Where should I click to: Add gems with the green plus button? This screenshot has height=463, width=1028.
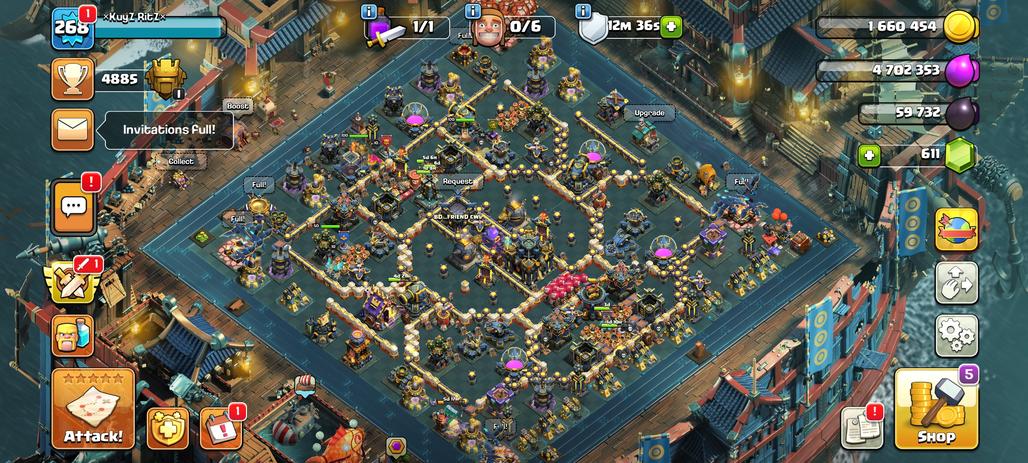[869, 155]
